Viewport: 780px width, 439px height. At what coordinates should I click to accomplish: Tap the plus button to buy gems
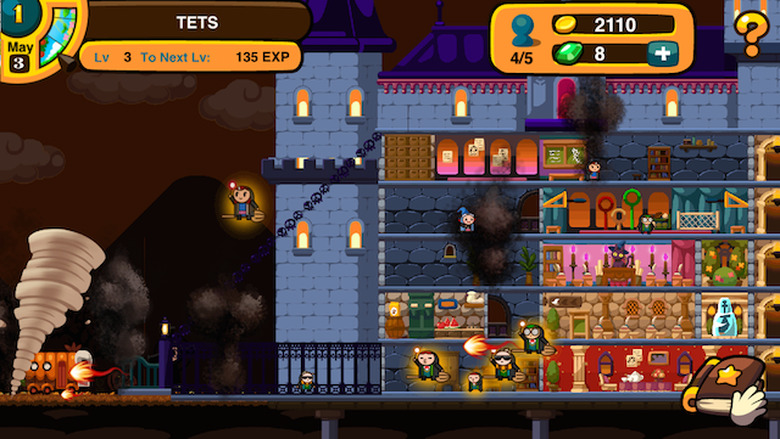point(662,54)
